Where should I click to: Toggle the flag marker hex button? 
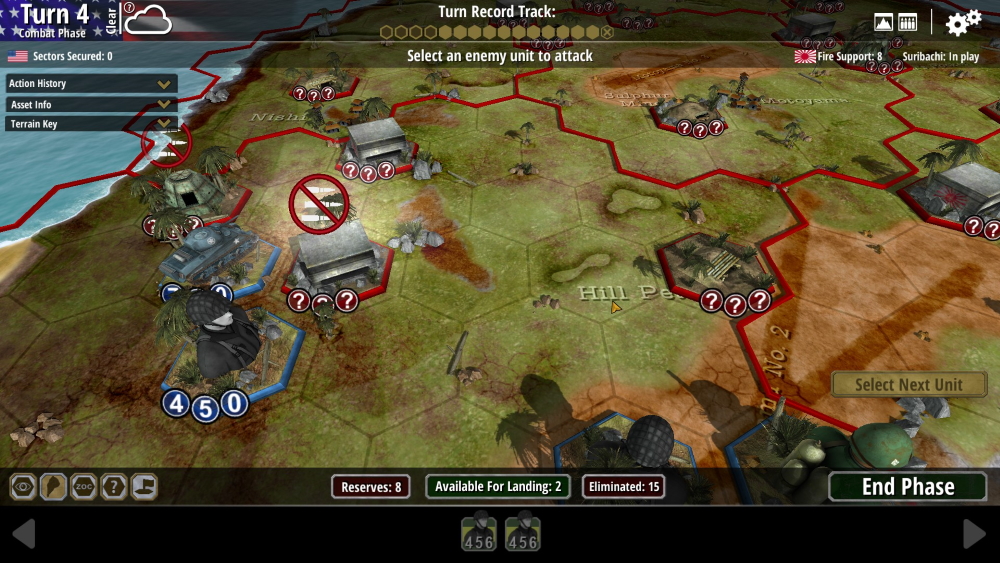click(x=144, y=487)
